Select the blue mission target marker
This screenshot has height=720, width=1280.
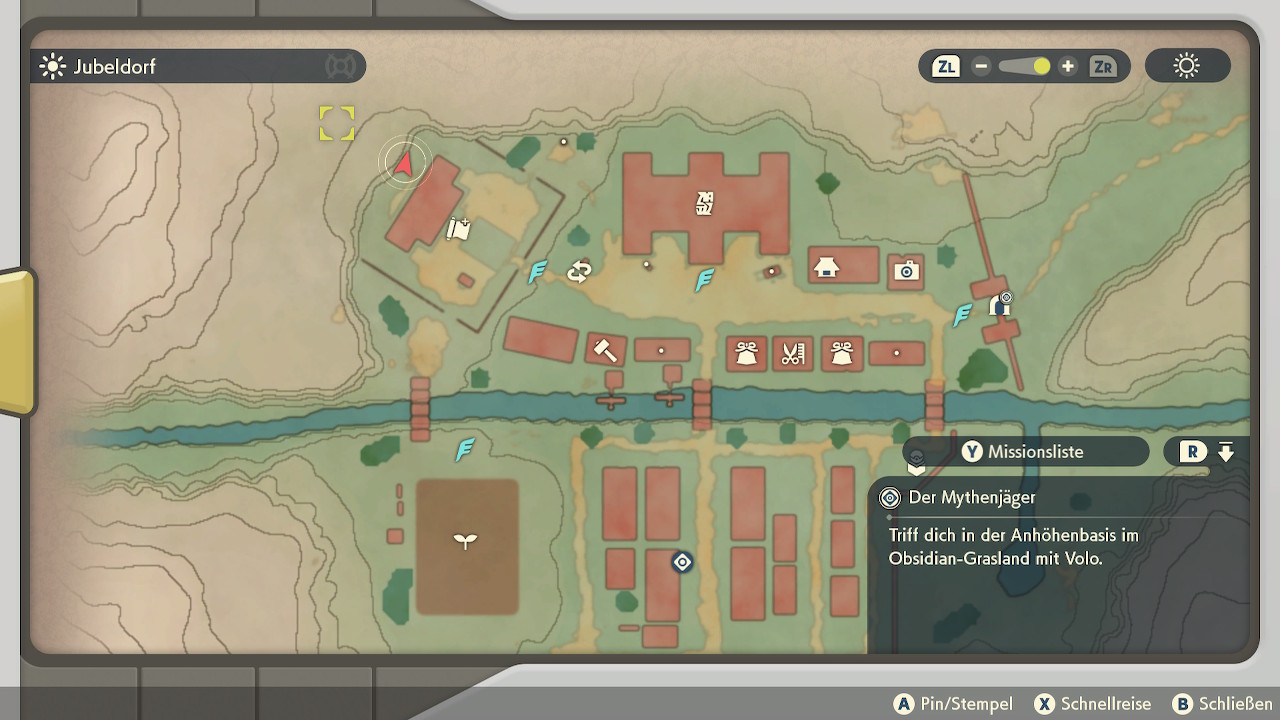(x=682, y=563)
